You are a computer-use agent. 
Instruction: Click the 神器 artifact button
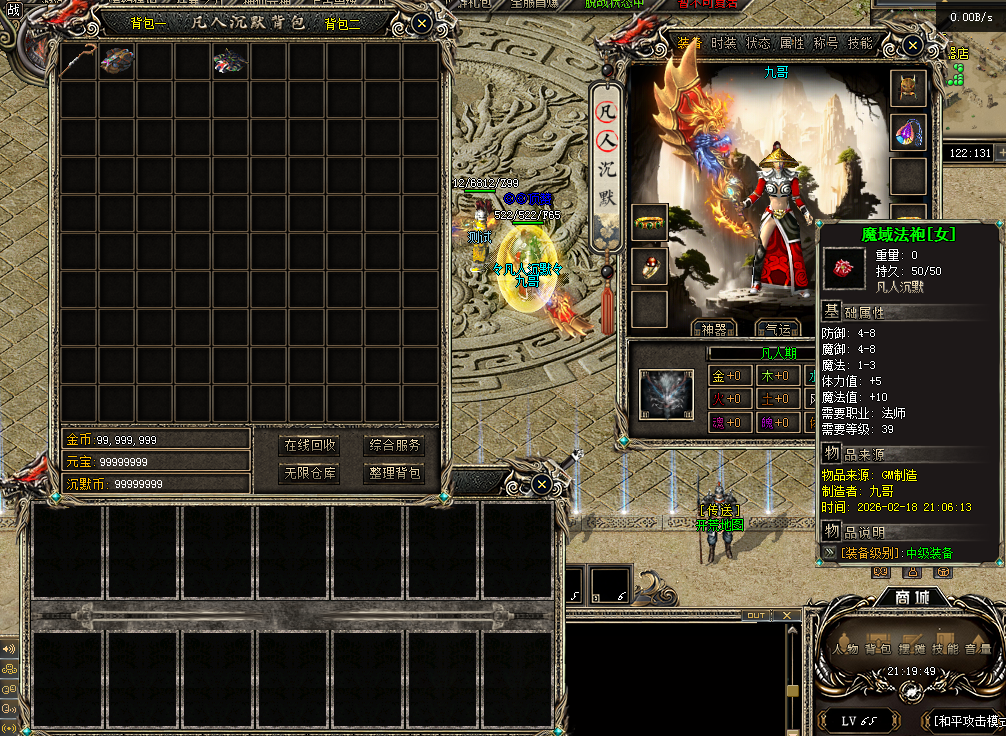[714, 329]
